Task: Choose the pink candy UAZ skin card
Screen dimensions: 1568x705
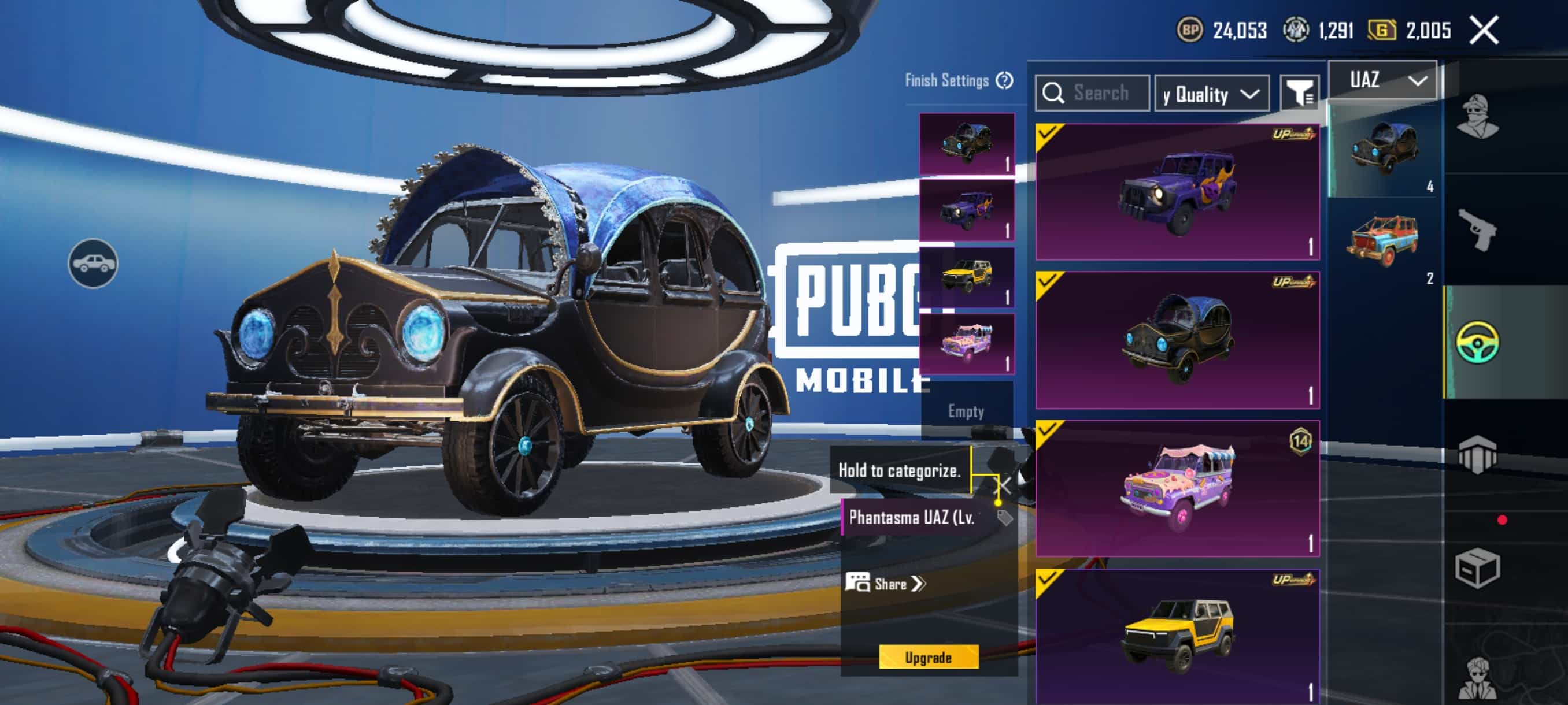Action: [1177, 488]
